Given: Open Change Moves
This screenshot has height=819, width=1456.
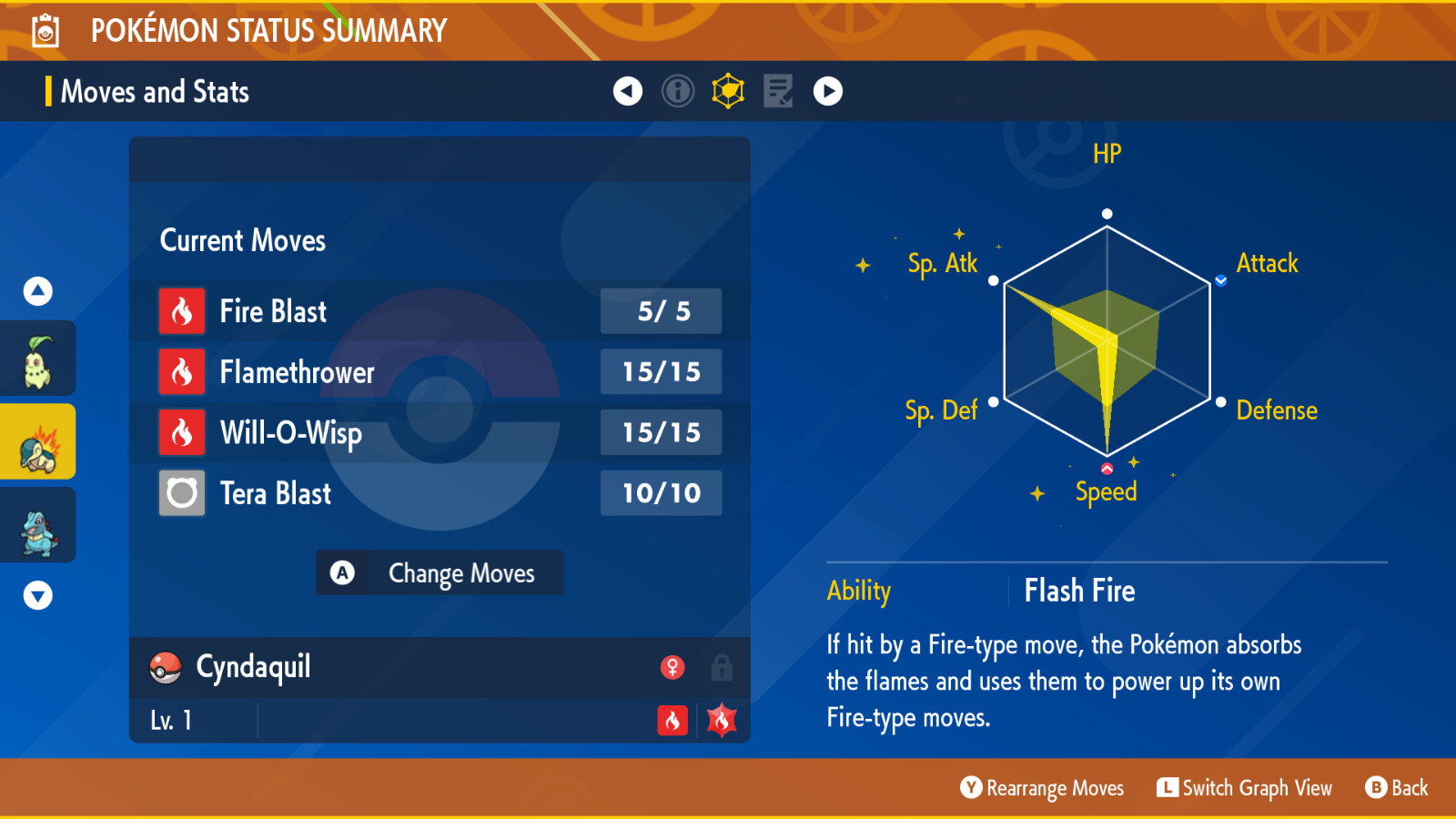Looking at the screenshot, I should (440, 573).
